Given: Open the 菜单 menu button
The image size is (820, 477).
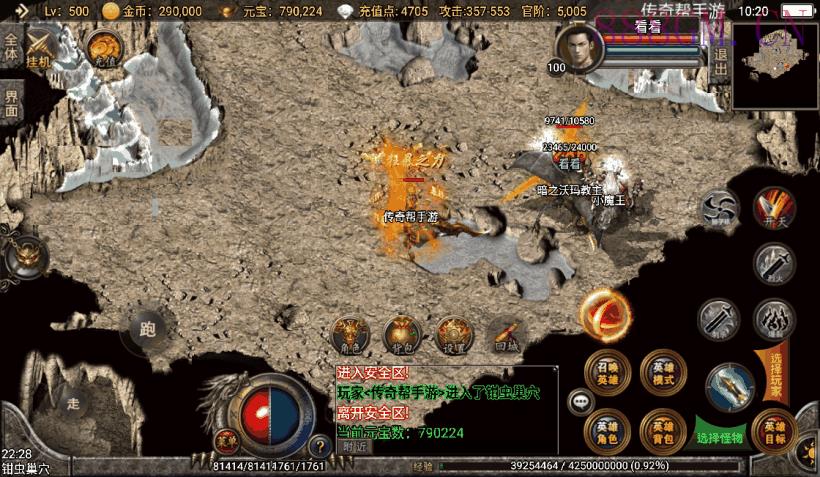Looking at the screenshot, I should pos(226,438).
